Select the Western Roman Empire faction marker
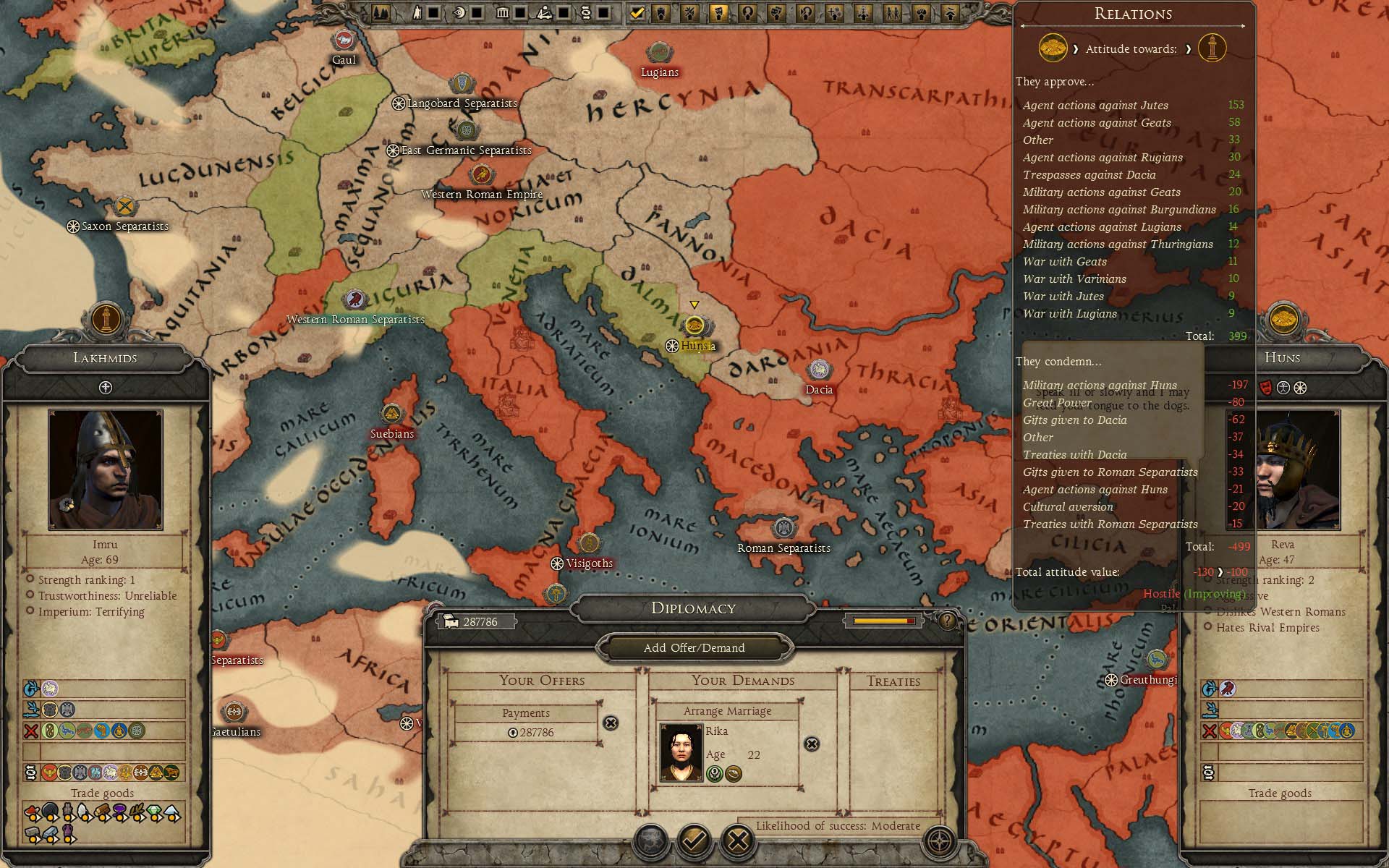This screenshot has height=868, width=1389. tap(481, 175)
